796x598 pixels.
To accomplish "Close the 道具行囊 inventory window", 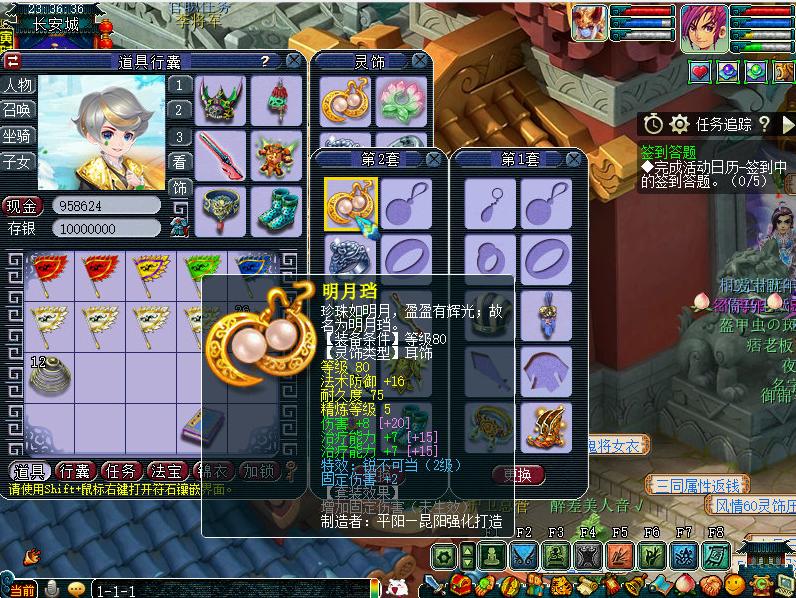I will coord(293,61).
